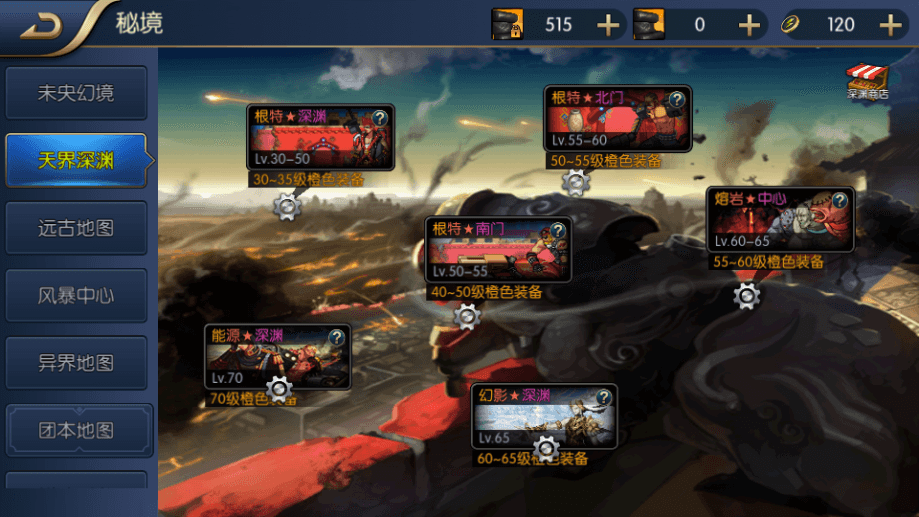Choose the 熔岩★中心 Lv.60-65 dungeon
The image size is (919, 517).
780,220
